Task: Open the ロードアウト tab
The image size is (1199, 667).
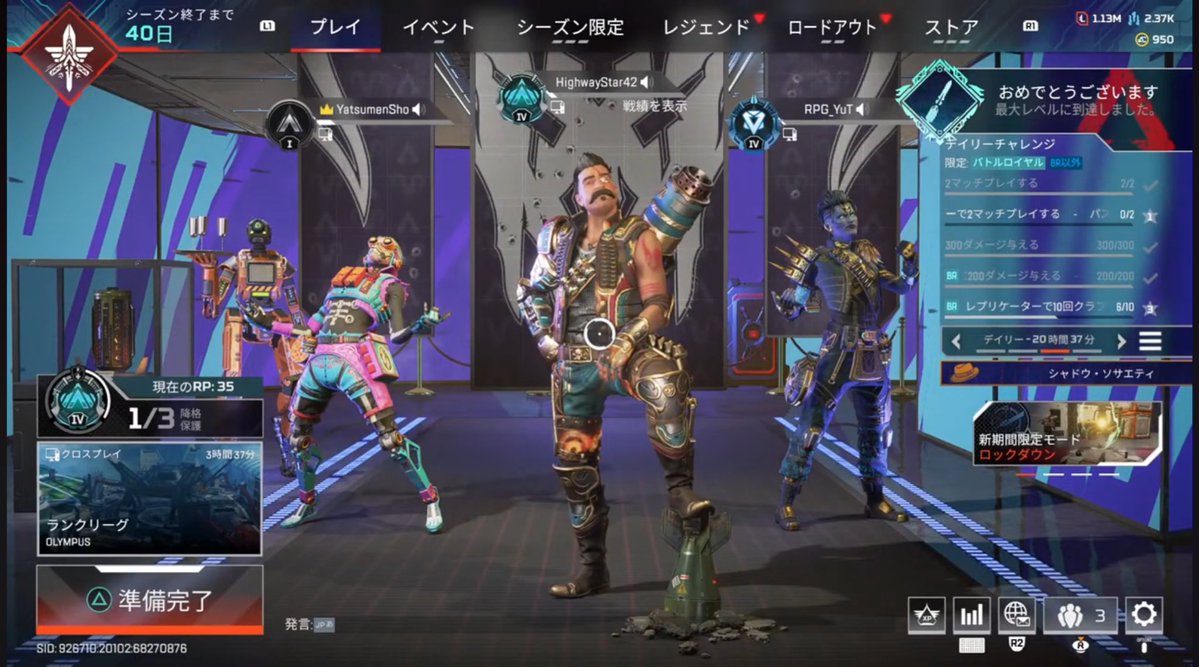Action: 831,28
